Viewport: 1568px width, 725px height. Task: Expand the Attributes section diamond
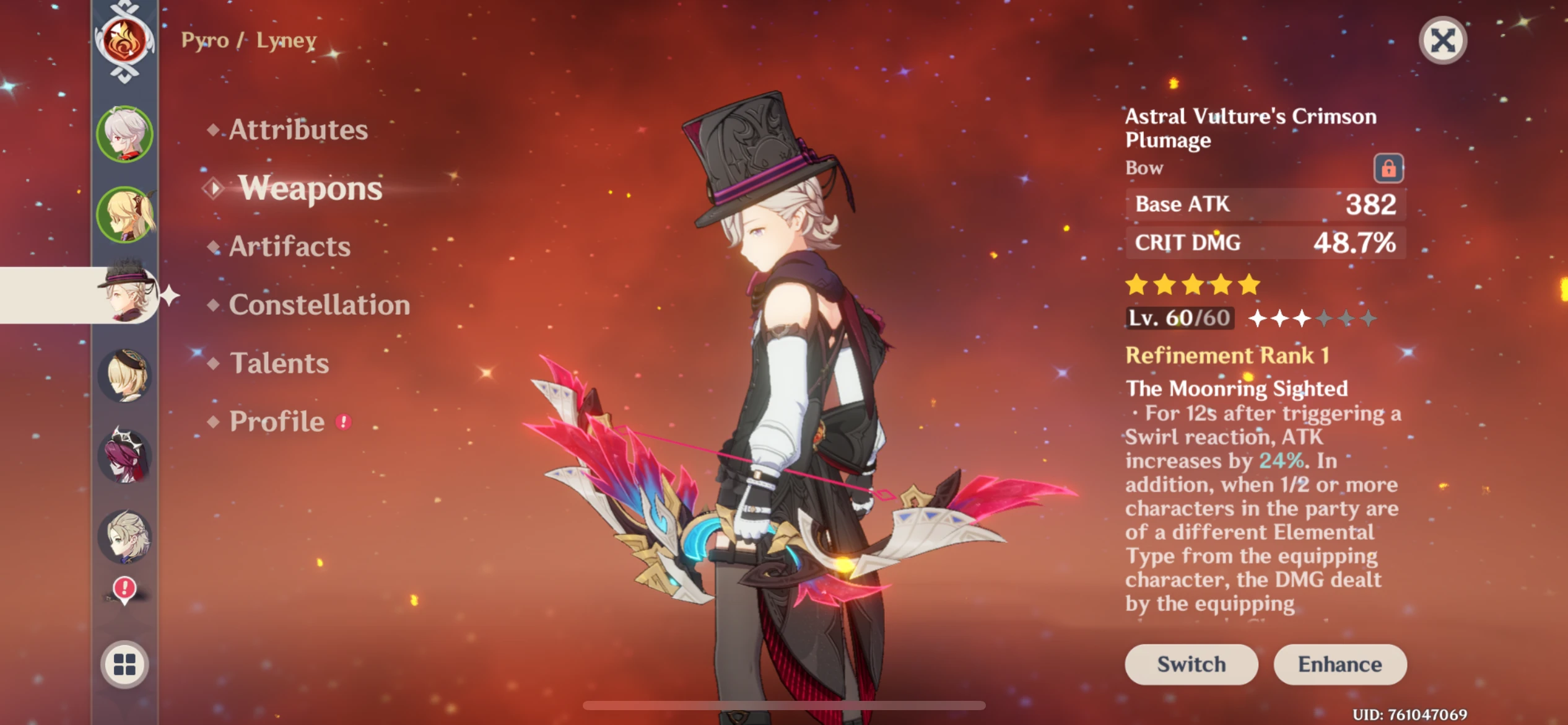(214, 129)
